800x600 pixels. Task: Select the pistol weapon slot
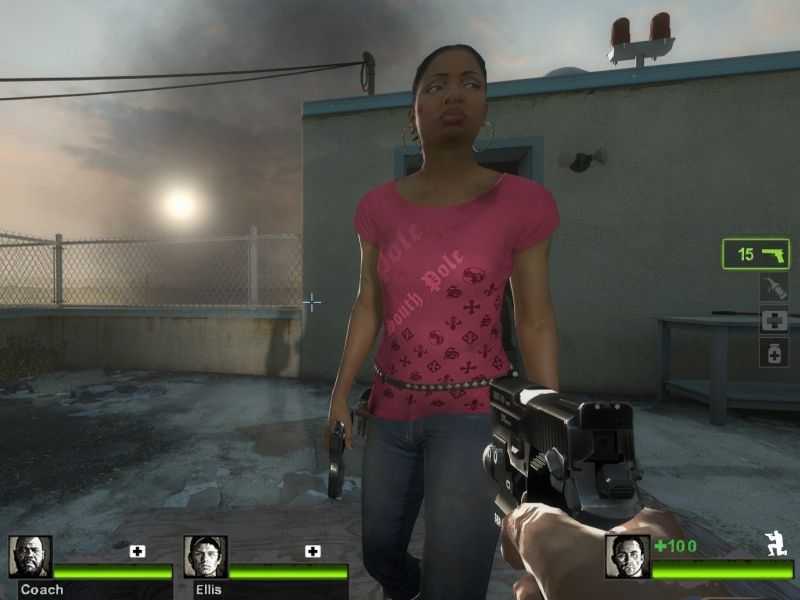tap(755, 254)
